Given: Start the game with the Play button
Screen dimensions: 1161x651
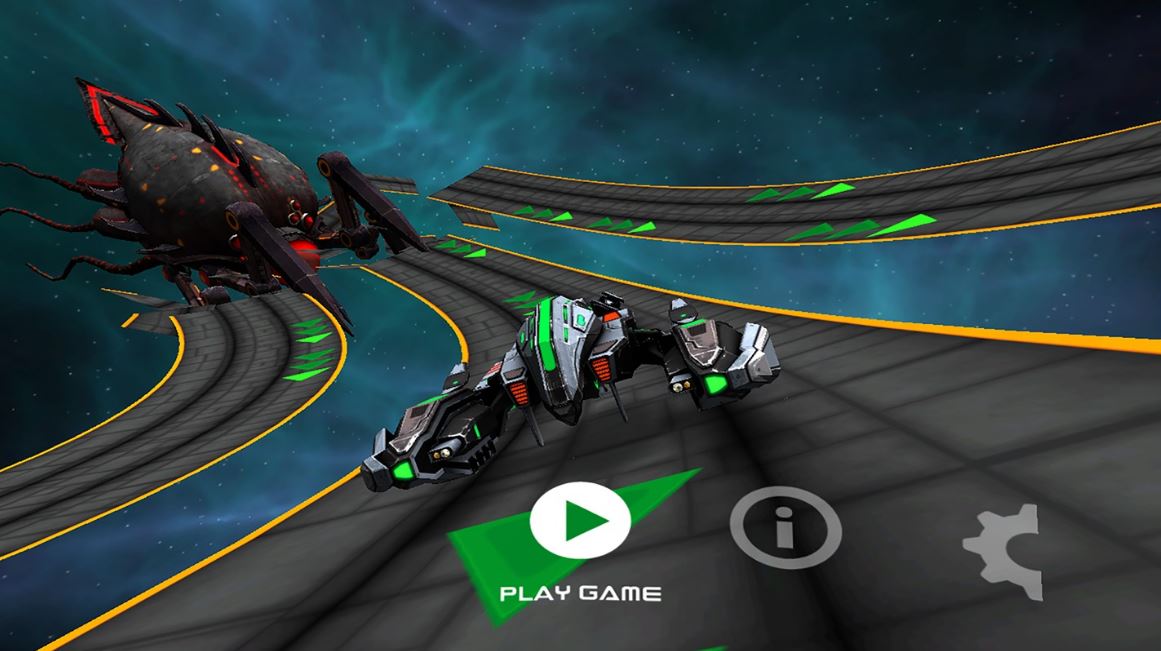Looking at the screenshot, I should click(x=580, y=520).
